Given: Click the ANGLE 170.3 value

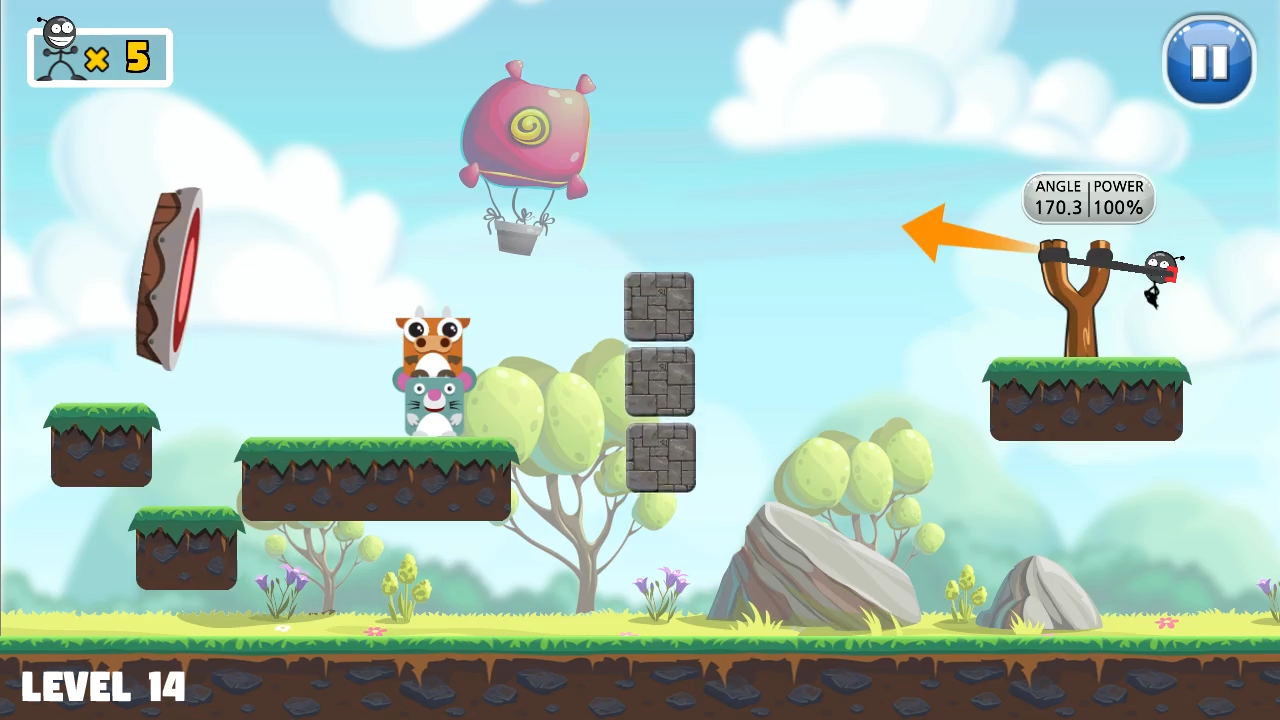Looking at the screenshot, I should tap(1058, 207).
